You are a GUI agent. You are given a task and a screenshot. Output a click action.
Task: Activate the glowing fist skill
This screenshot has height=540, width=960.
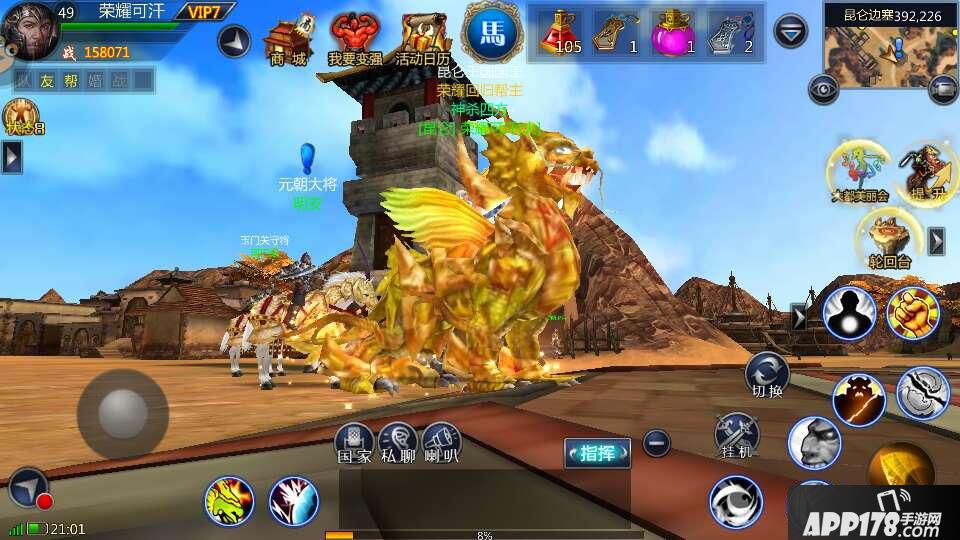[x=911, y=312]
